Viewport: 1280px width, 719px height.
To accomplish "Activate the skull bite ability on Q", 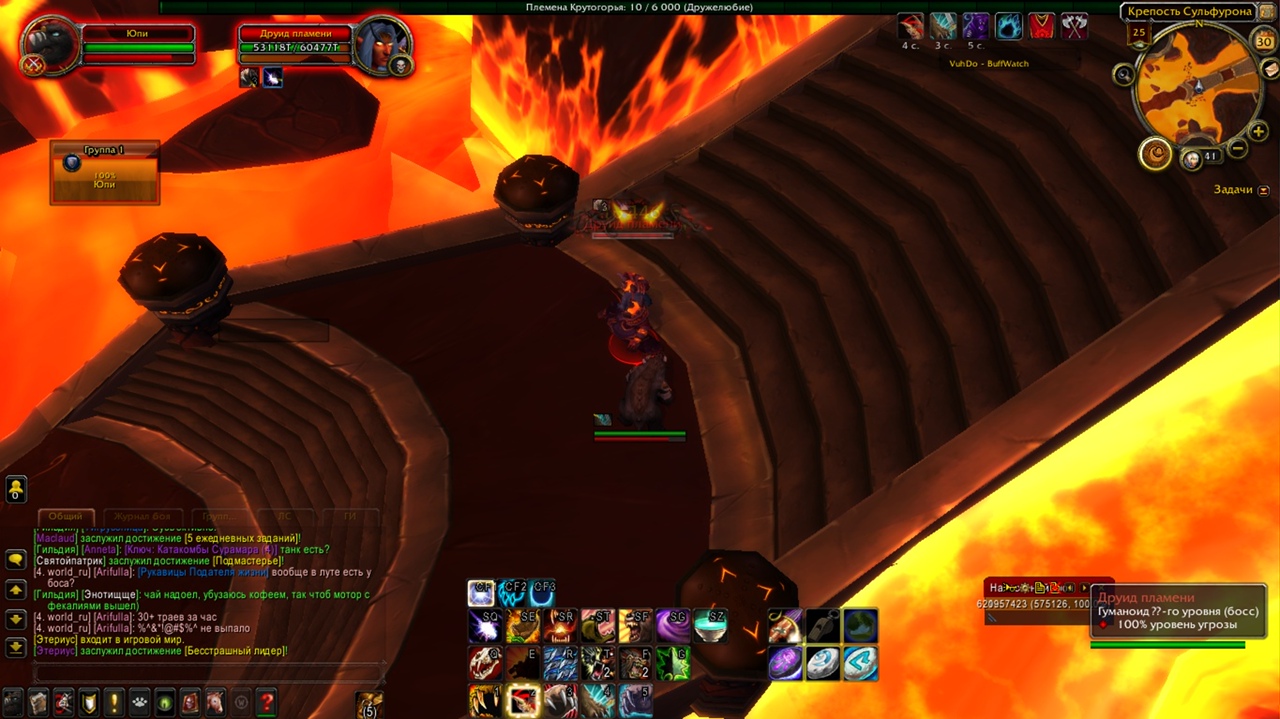I will (x=485, y=663).
